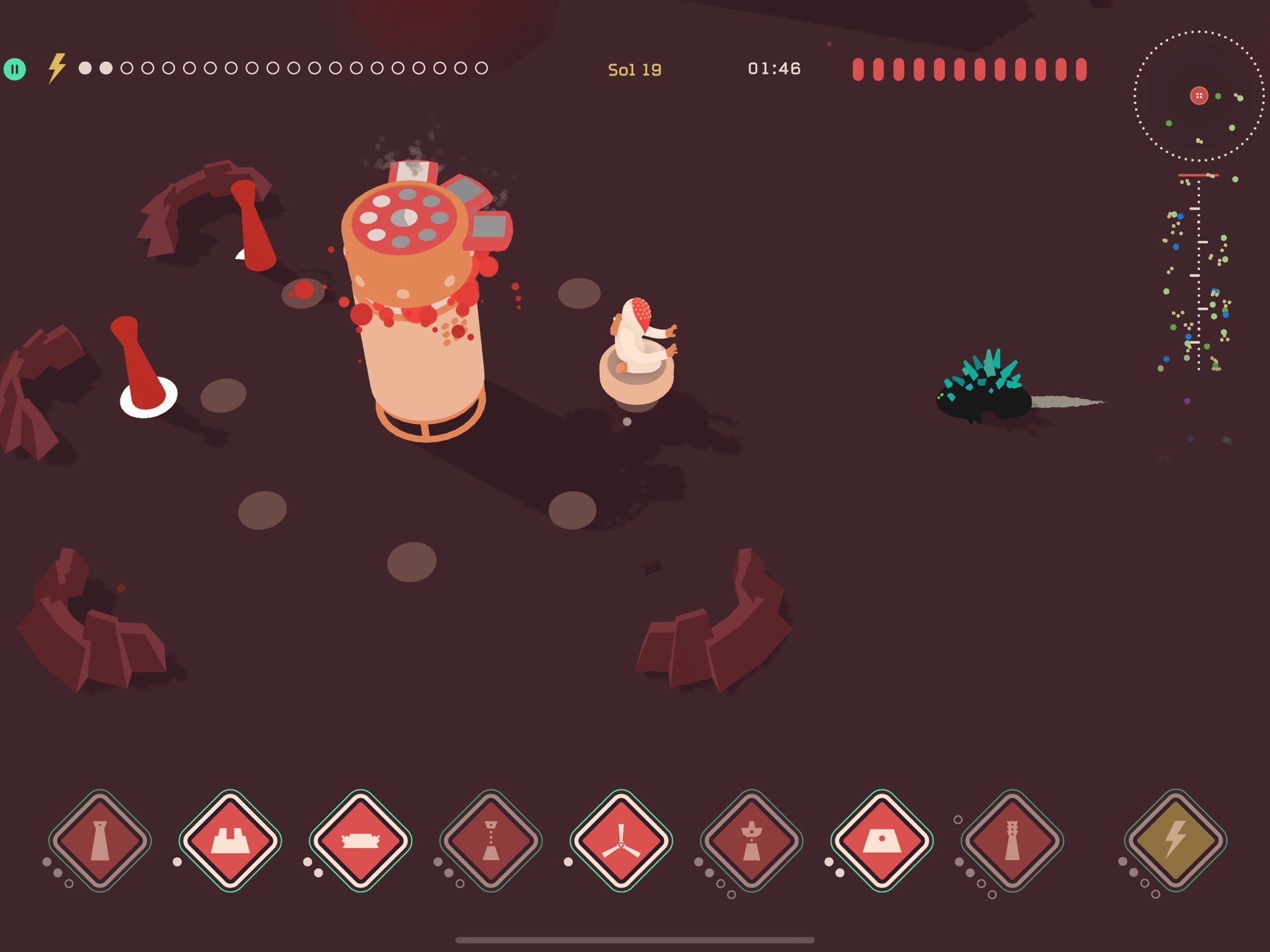Select the dotted-beam tower build icon
1270x952 pixels.
(x=490, y=841)
